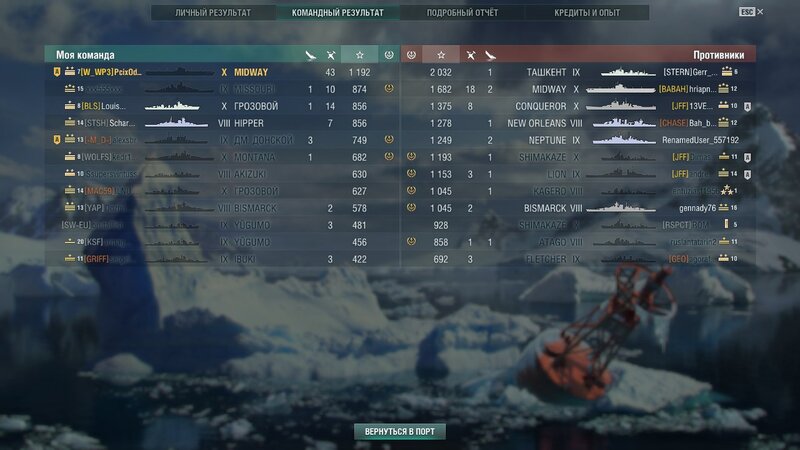The width and height of the screenshot is (800, 450).
Task: Choose the enemy Lion player row
Action: tap(580, 174)
